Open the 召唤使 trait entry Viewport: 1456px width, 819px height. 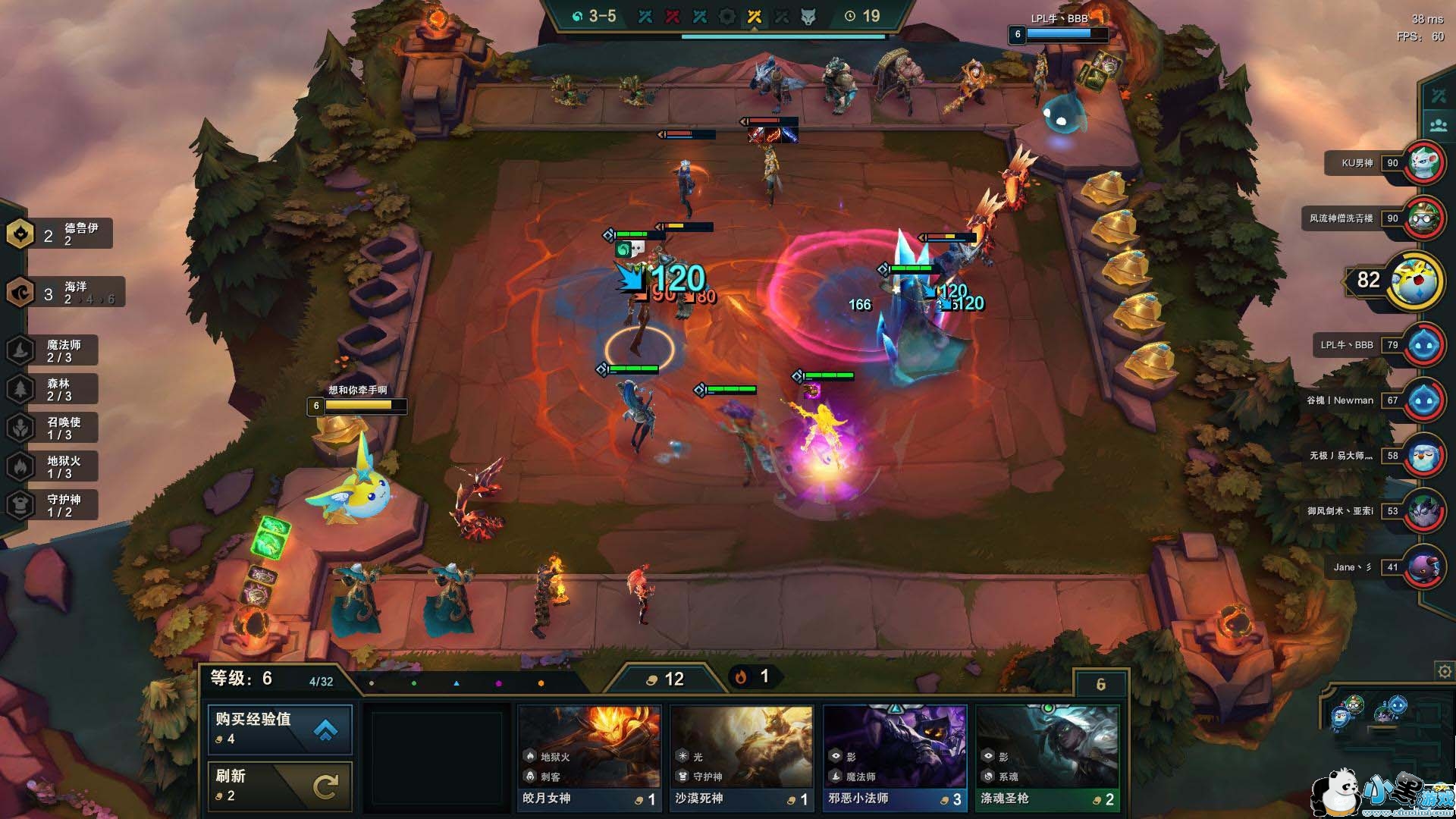tap(53, 428)
